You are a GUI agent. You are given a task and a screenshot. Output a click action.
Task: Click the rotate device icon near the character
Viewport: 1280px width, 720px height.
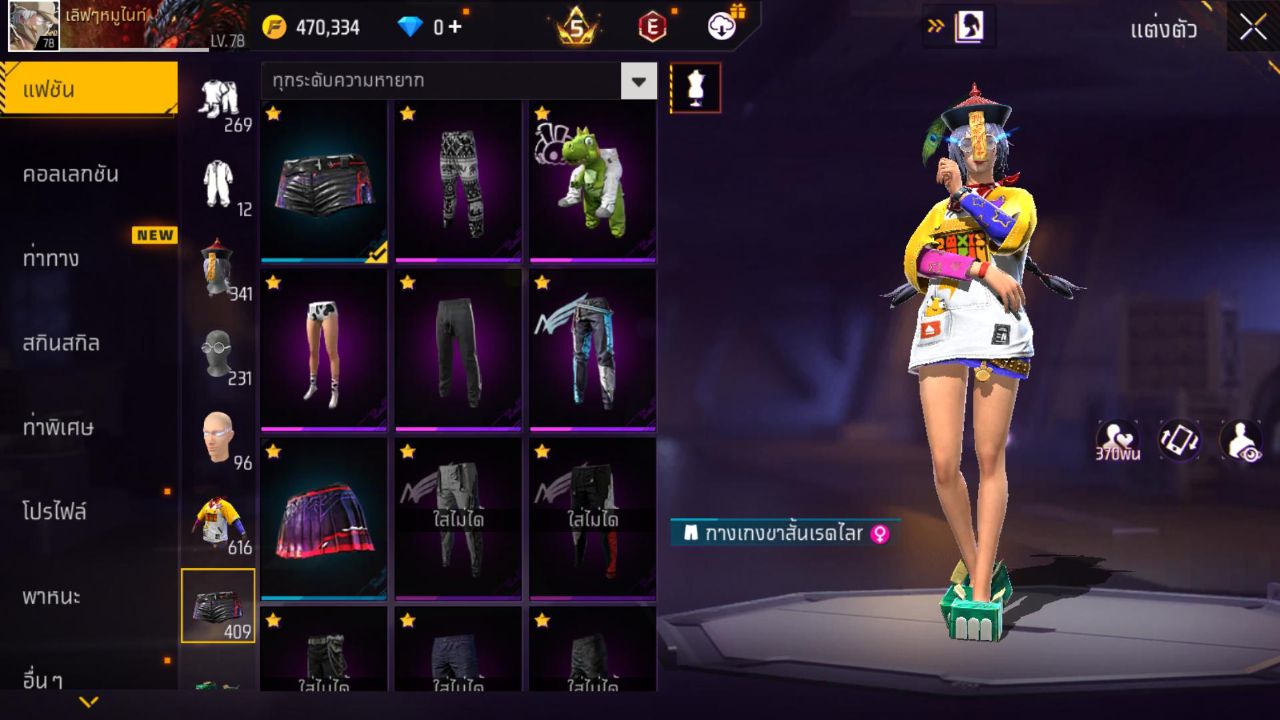pos(1177,438)
